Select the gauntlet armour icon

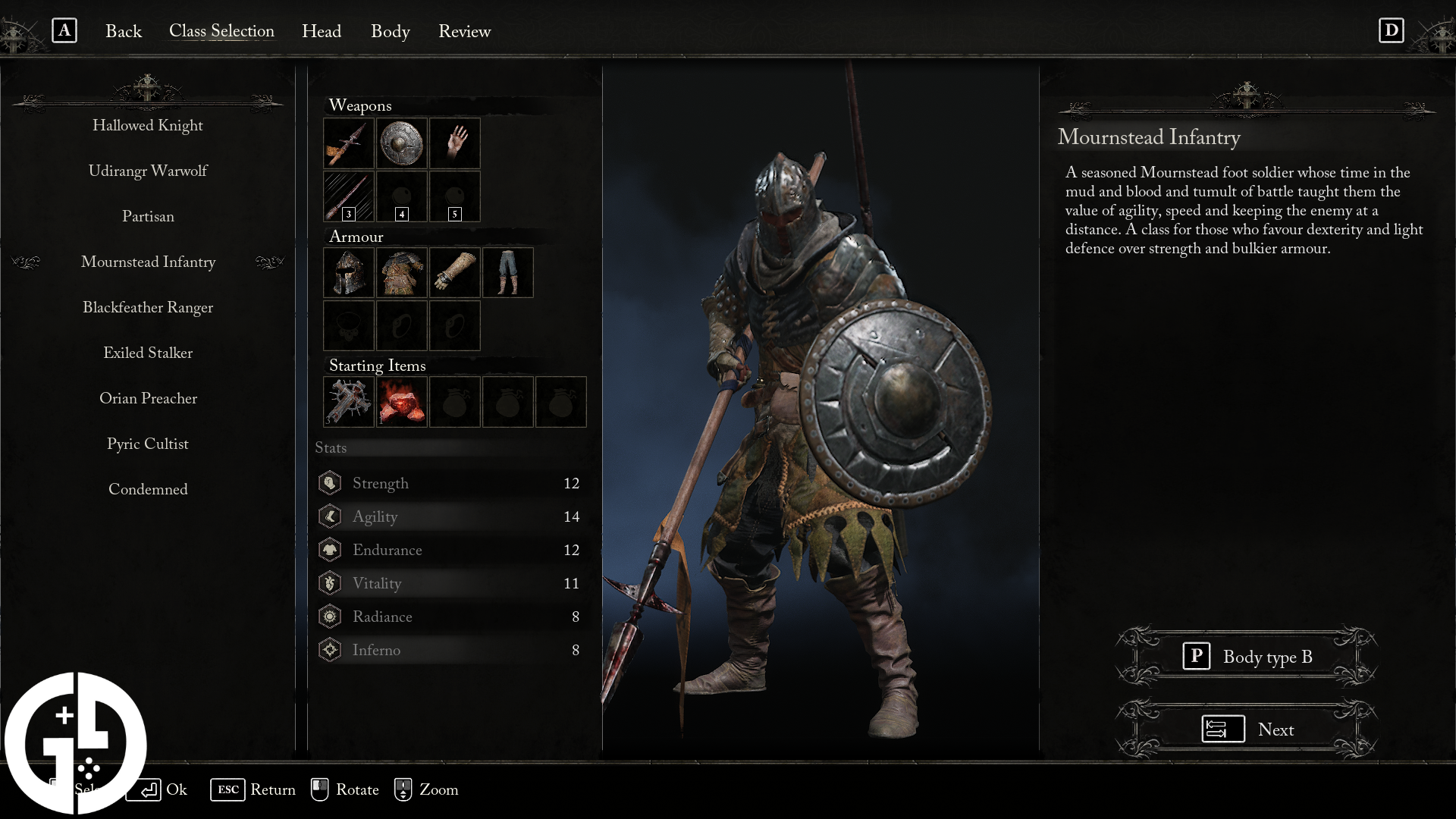pyautogui.click(x=454, y=272)
